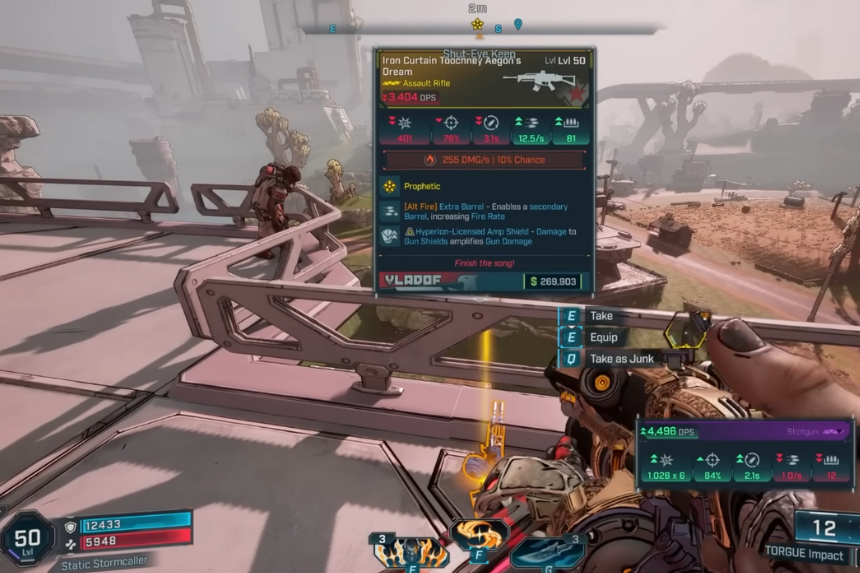Image resolution: width=860 pixels, height=573 pixels.
Task: Select the Iron Curtain assault rifle image
Action: pyautogui.click(x=540, y=80)
